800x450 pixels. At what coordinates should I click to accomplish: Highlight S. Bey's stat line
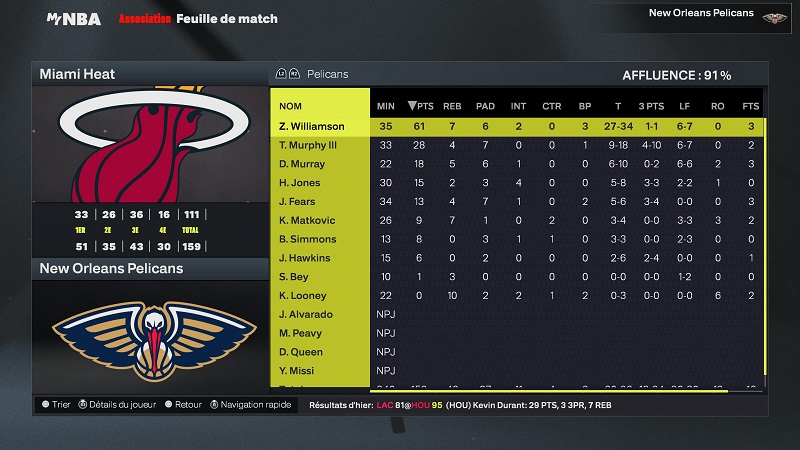293,277
